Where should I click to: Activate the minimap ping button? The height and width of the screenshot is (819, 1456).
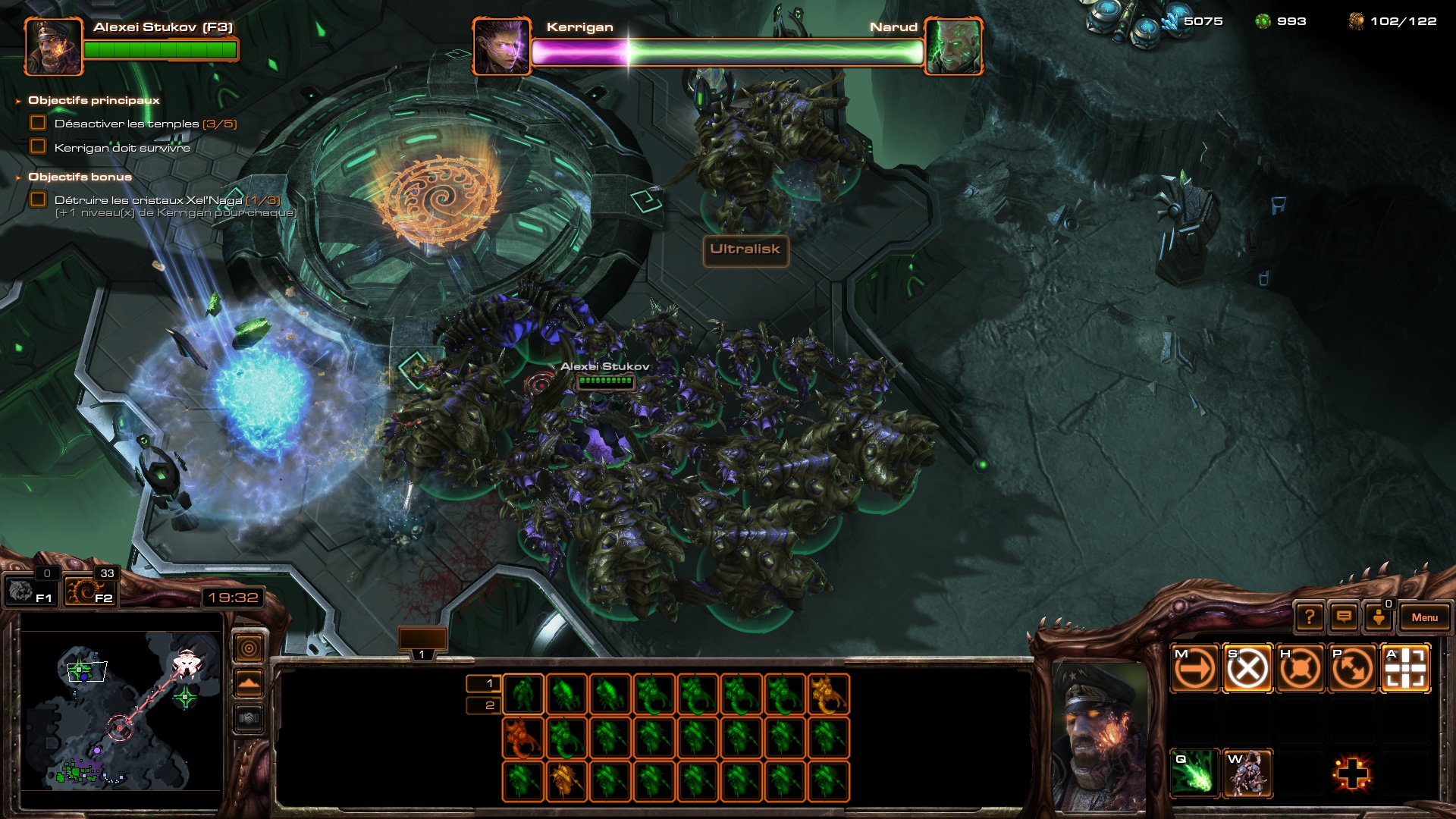tap(249, 648)
